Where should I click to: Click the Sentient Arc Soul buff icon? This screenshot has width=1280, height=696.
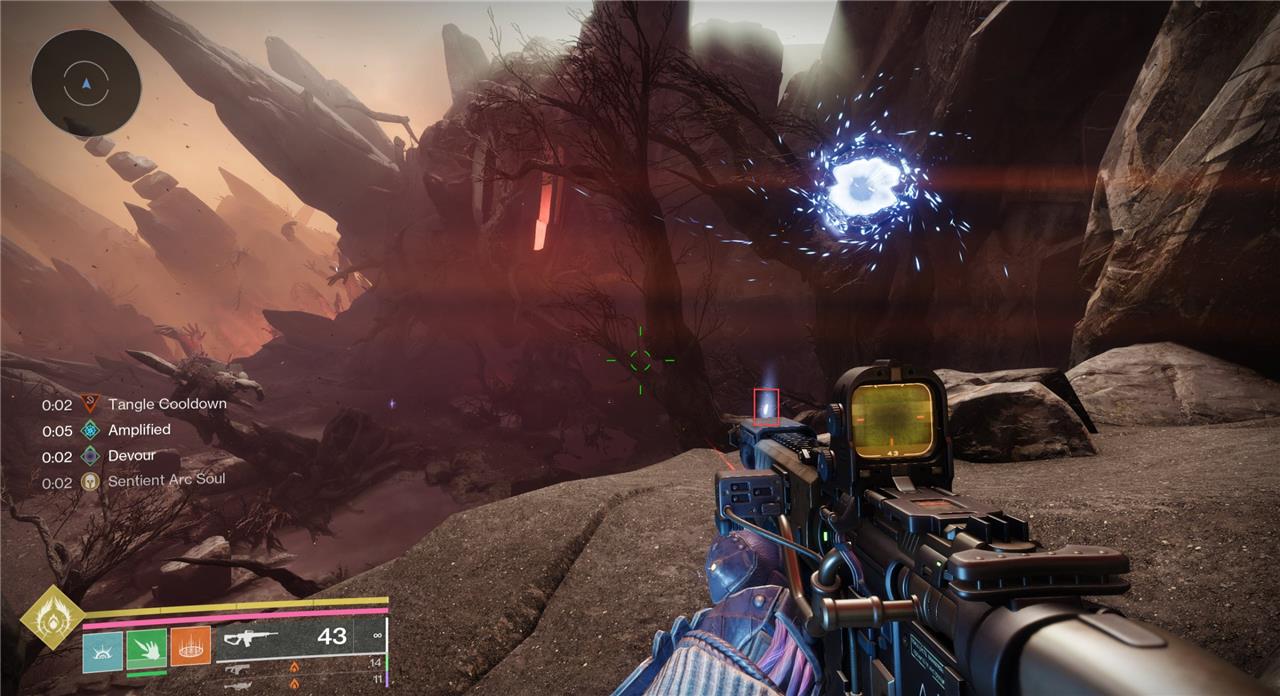(x=91, y=481)
